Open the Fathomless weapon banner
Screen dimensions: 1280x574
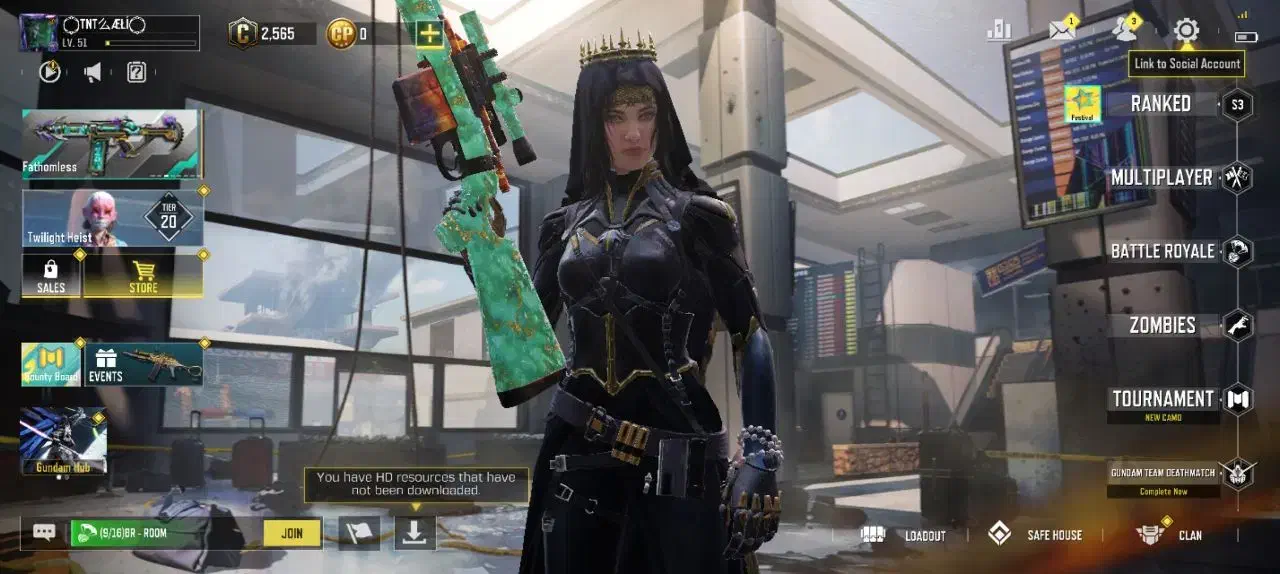click(x=112, y=143)
